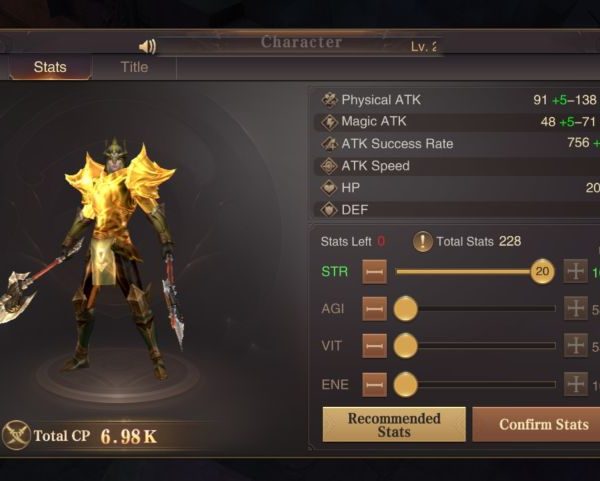Click the ENE slider handle
This screenshot has height=481, width=600.
(x=405, y=384)
